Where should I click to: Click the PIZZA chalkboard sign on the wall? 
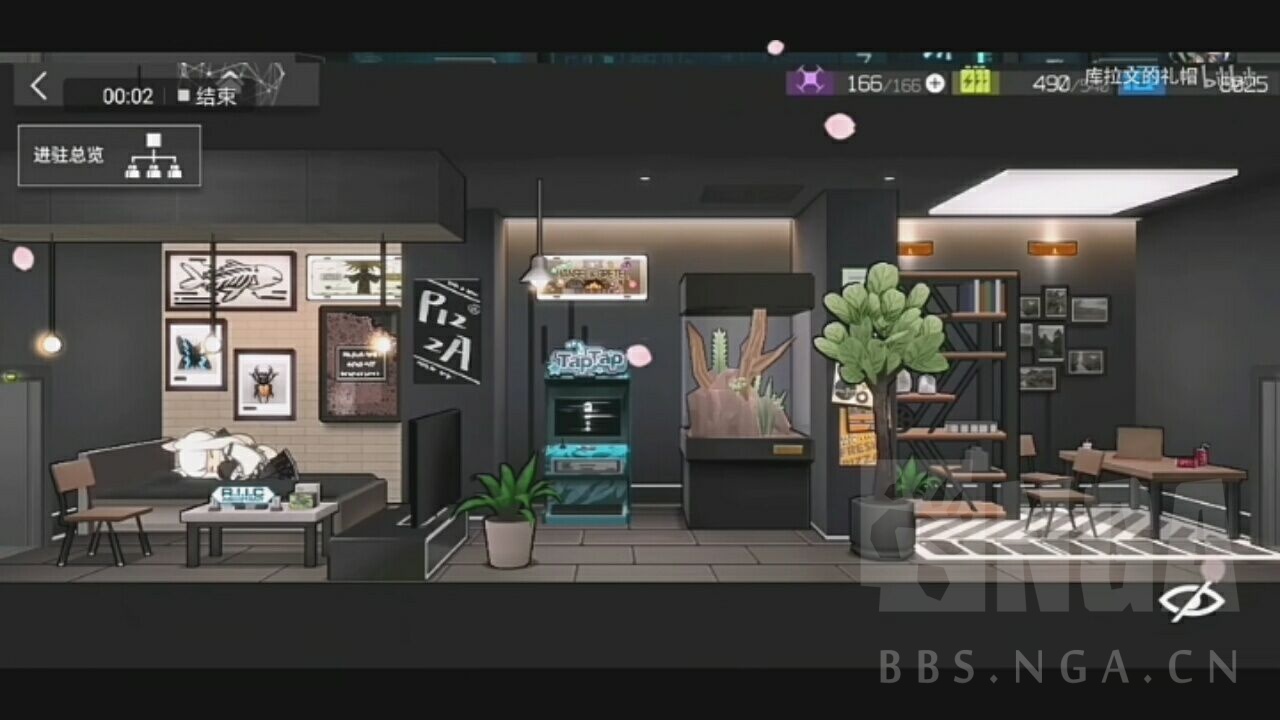[x=449, y=333]
